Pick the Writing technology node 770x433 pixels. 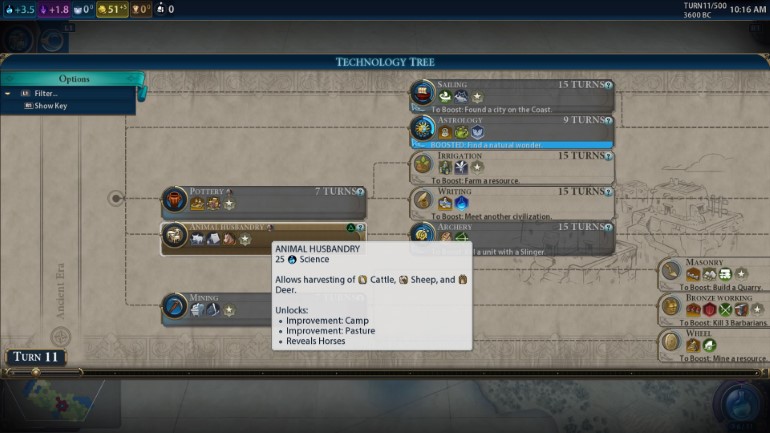pyautogui.click(x=510, y=201)
